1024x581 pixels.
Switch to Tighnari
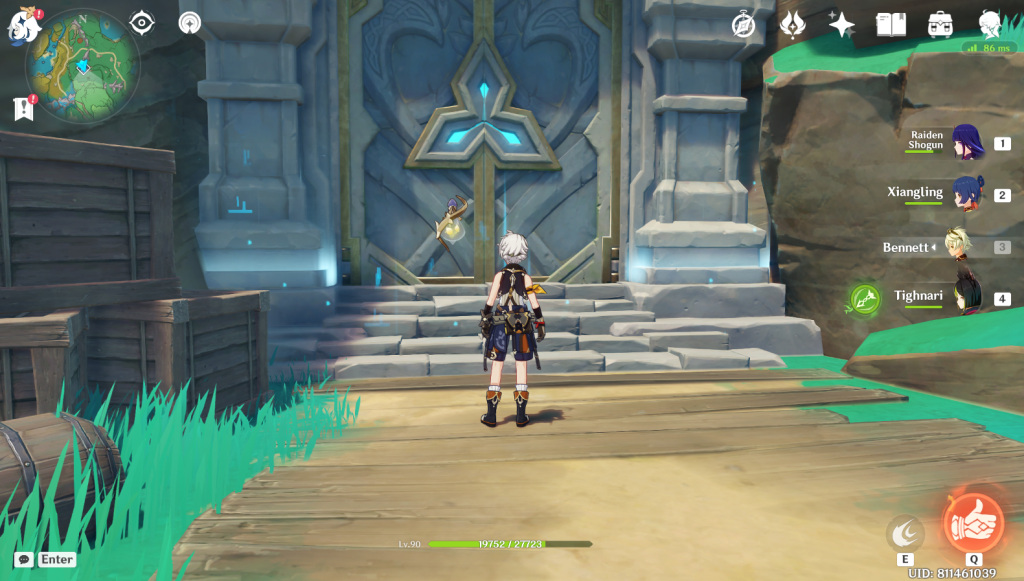click(965, 298)
